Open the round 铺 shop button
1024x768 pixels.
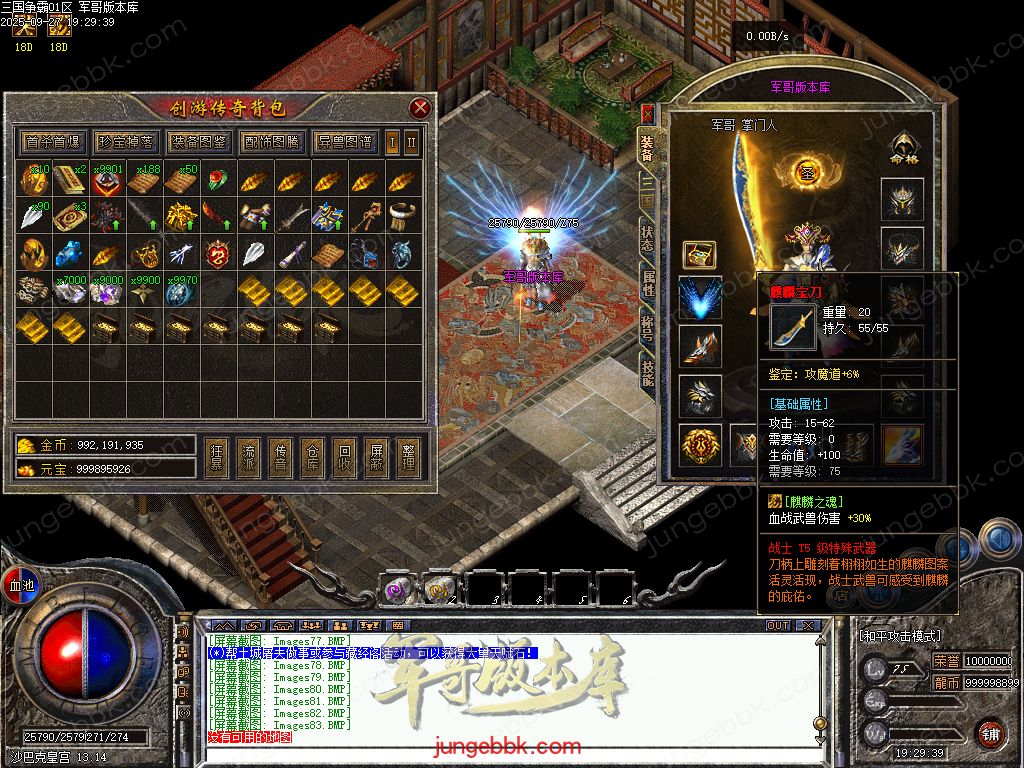pyautogui.click(x=990, y=732)
